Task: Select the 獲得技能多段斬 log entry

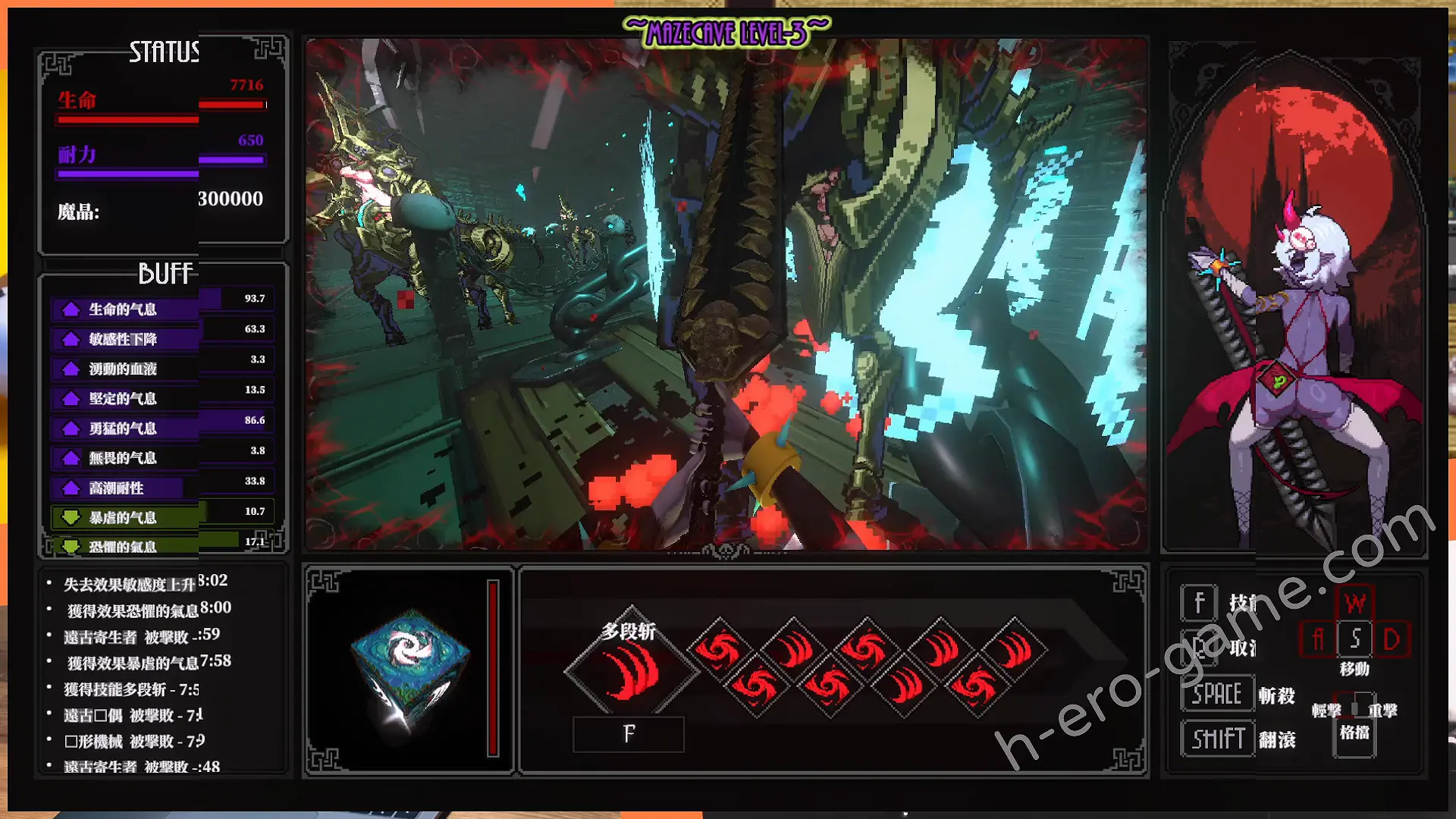Action: click(x=131, y=689)
